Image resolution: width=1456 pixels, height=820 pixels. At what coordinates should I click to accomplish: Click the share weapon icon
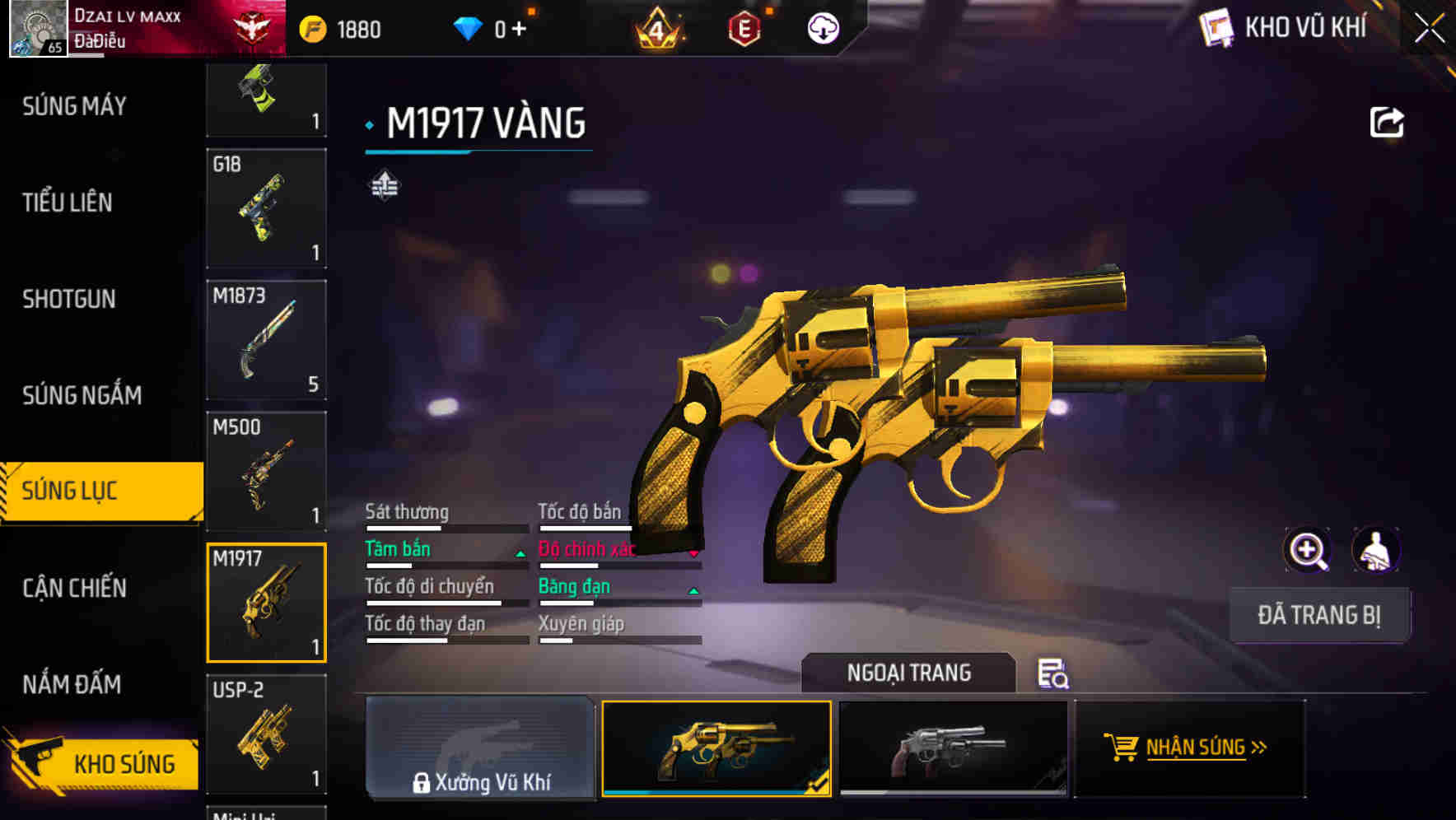[x=1387, y=121]
